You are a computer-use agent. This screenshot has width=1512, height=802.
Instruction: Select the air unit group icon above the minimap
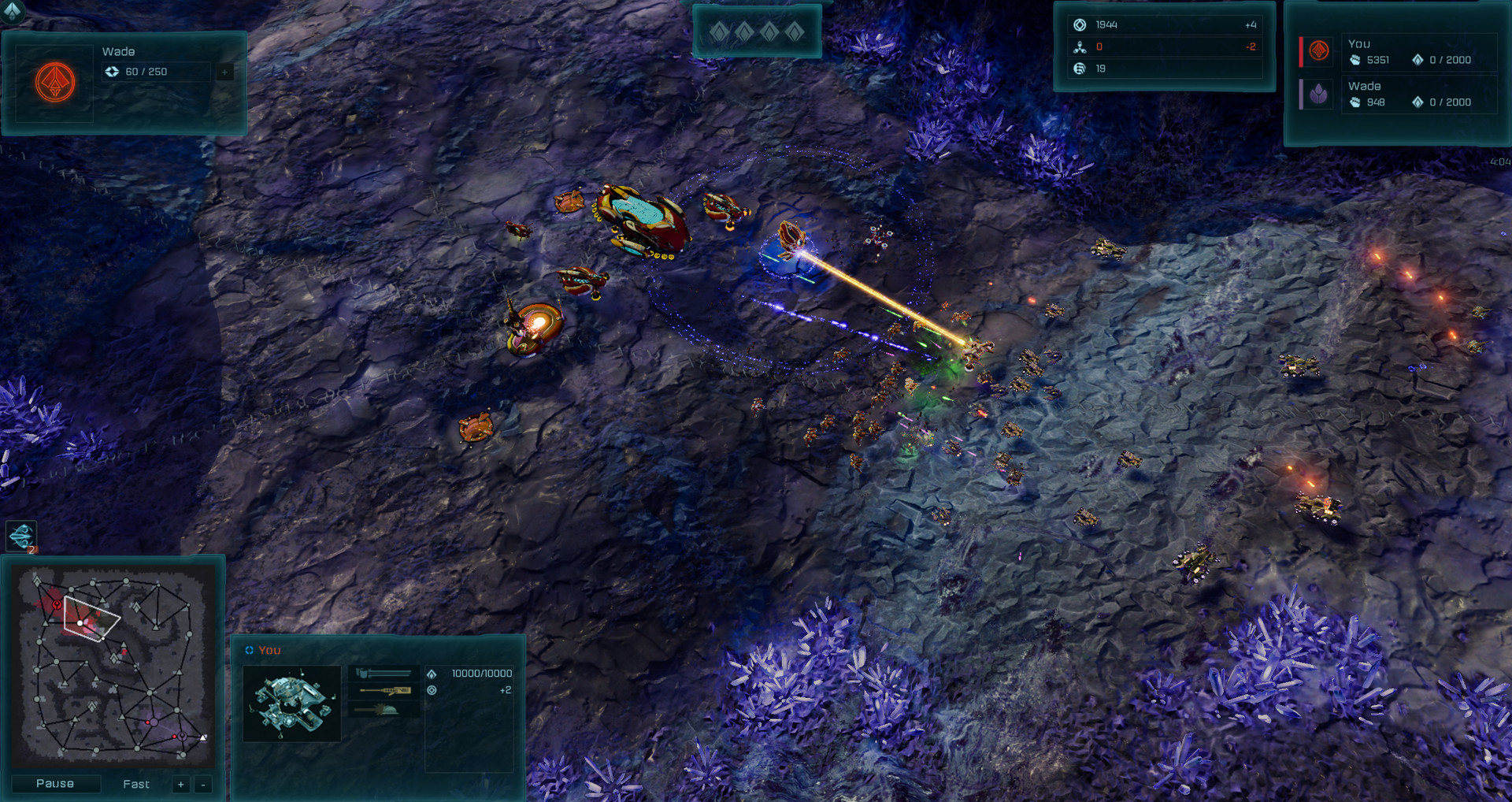21,537
